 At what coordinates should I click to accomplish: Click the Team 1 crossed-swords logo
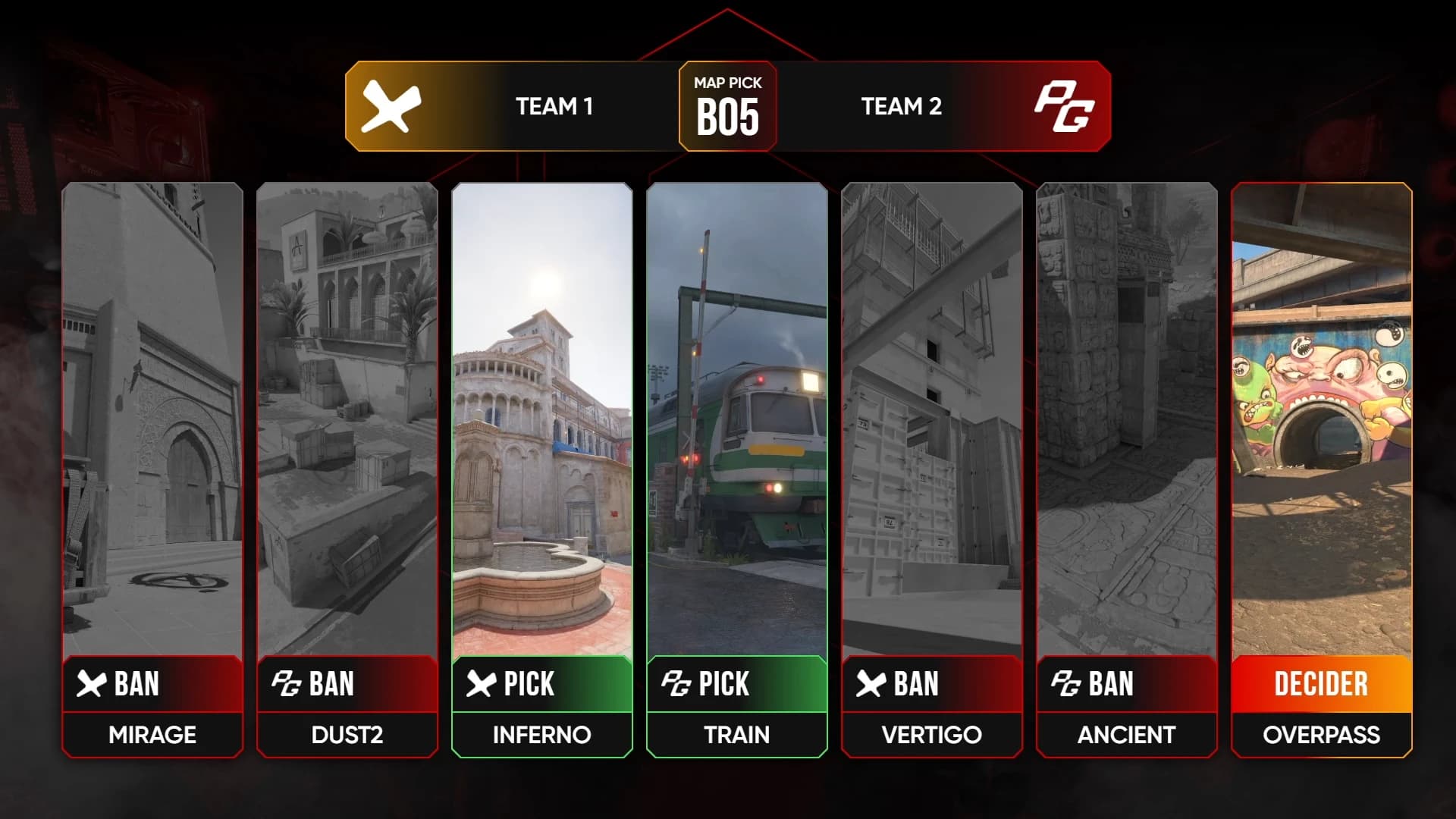click(x=391, y=106)
